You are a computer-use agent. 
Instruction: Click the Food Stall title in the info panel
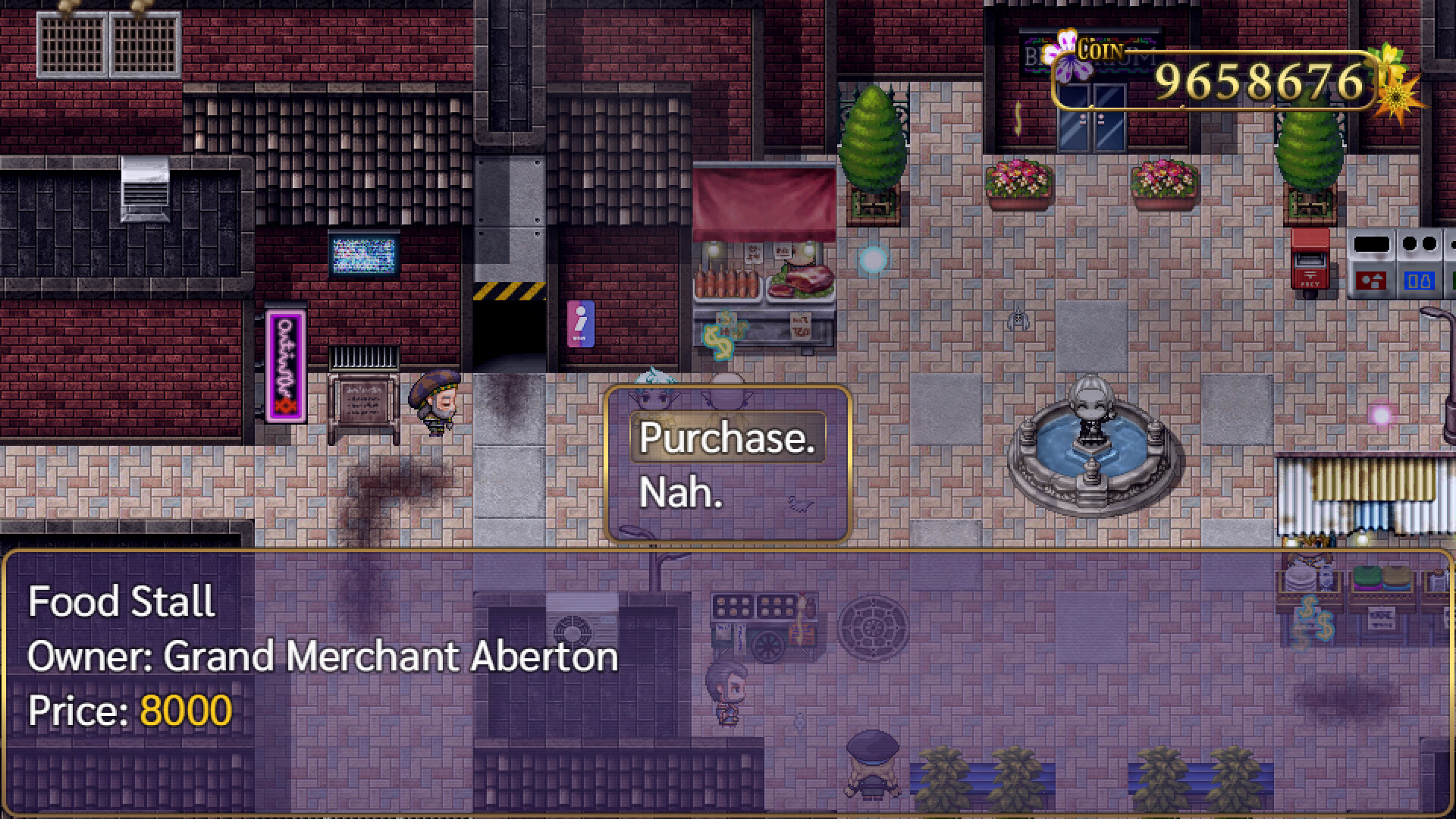121,601
